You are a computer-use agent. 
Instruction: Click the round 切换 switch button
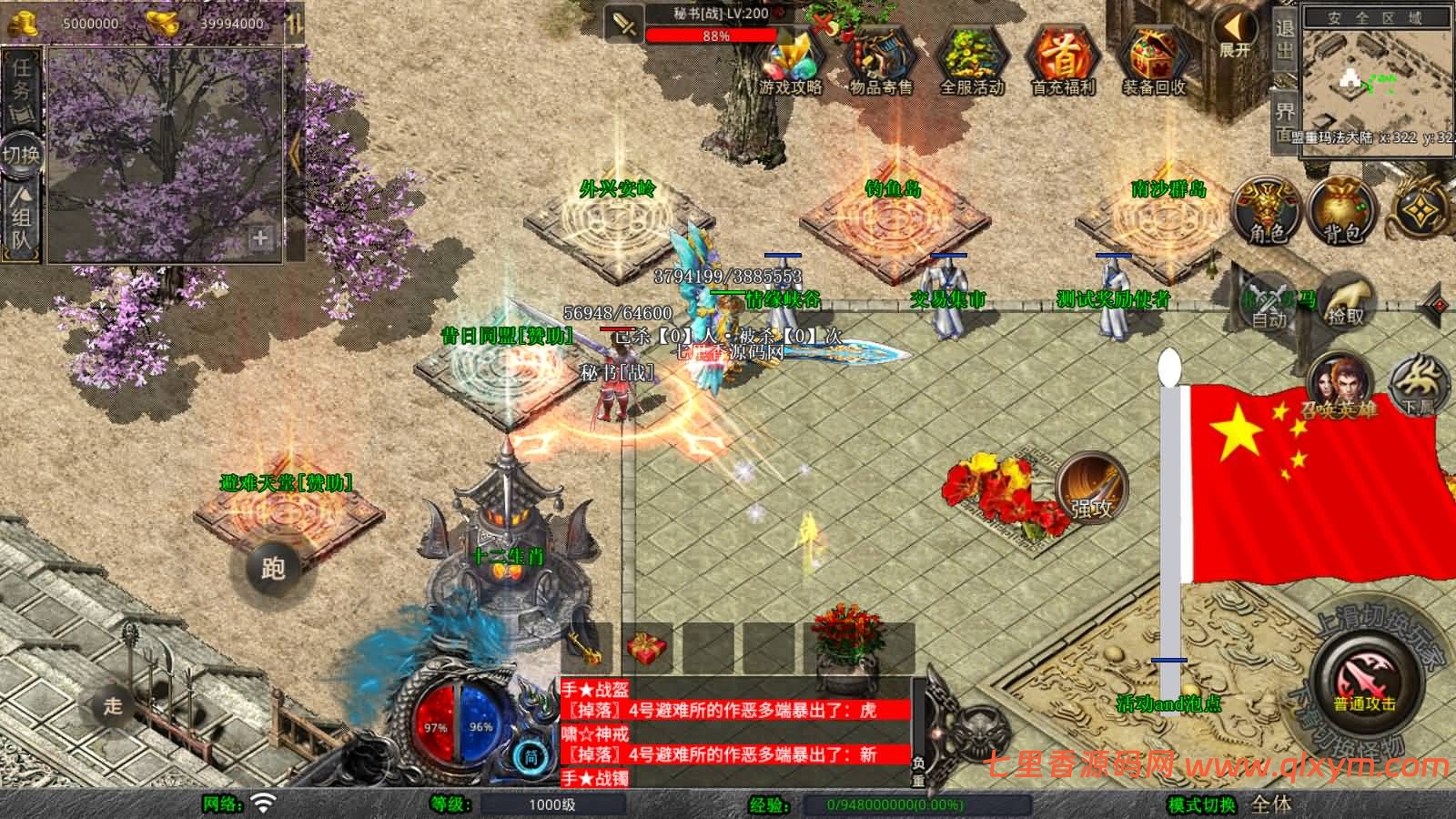tap(21, 153)
